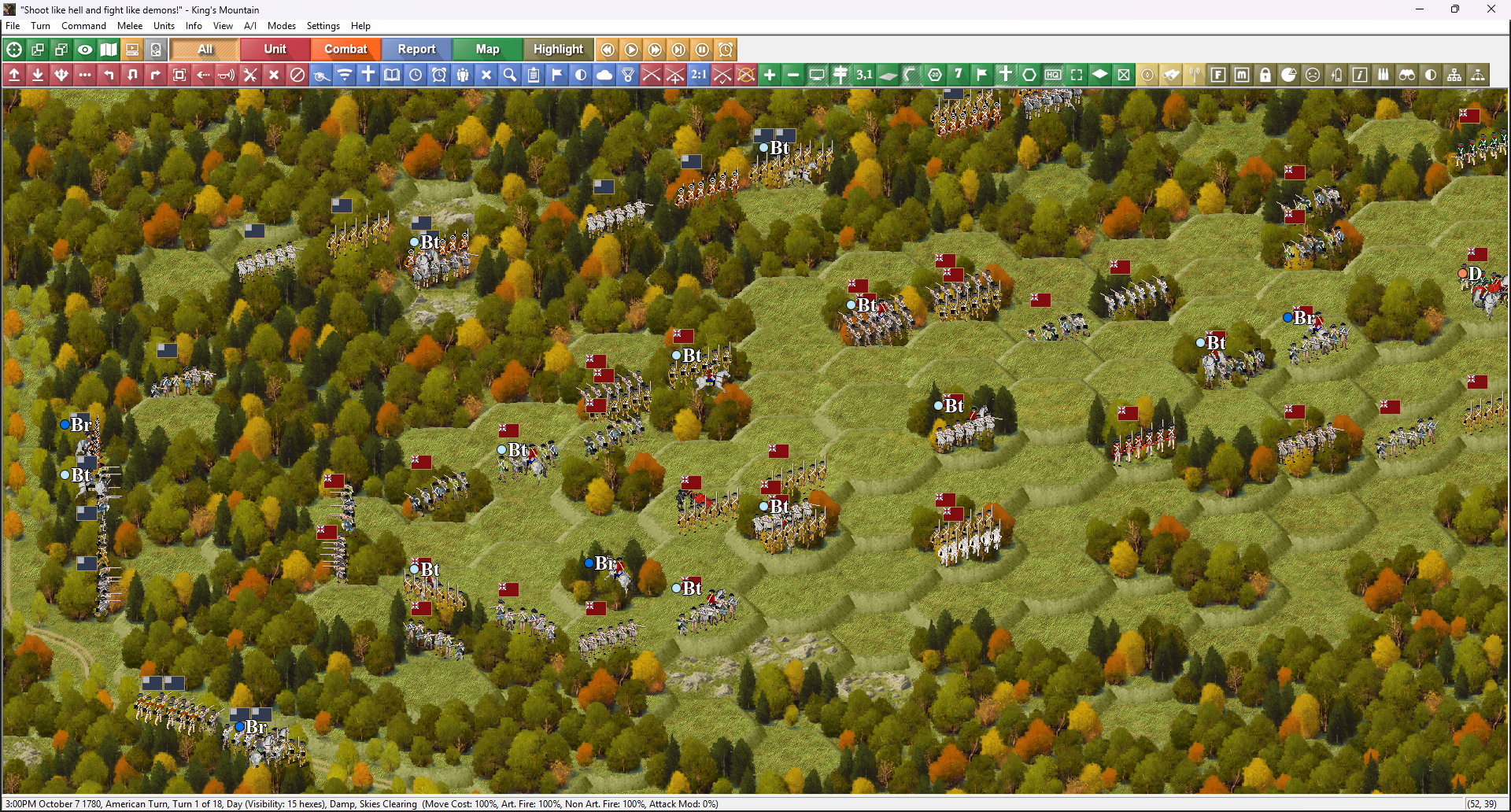
Task: Click the magnifying glass search icon
Action: pos(510,75)
